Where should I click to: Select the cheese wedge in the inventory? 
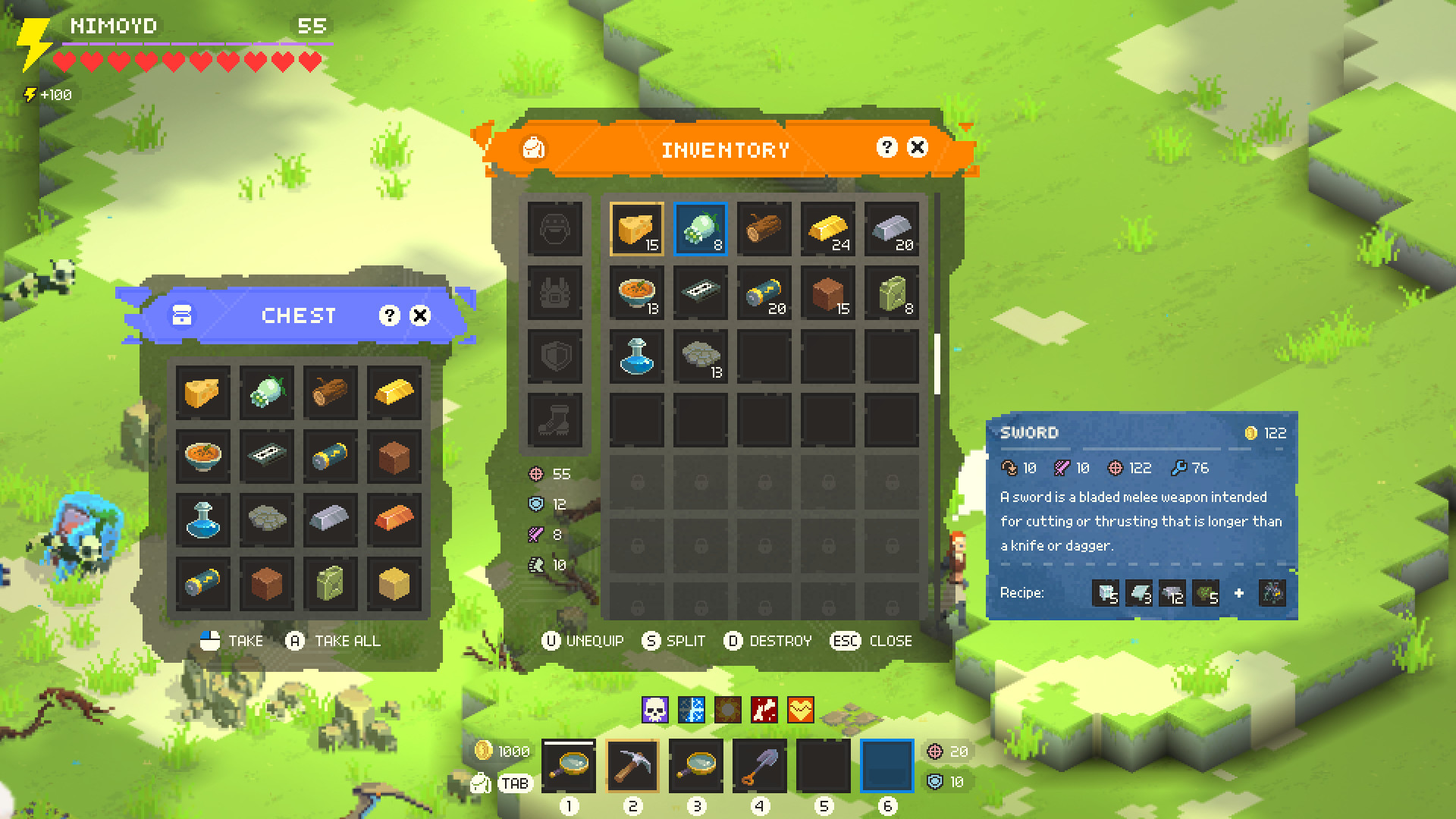pyautogui.click(x=636, y=228)
